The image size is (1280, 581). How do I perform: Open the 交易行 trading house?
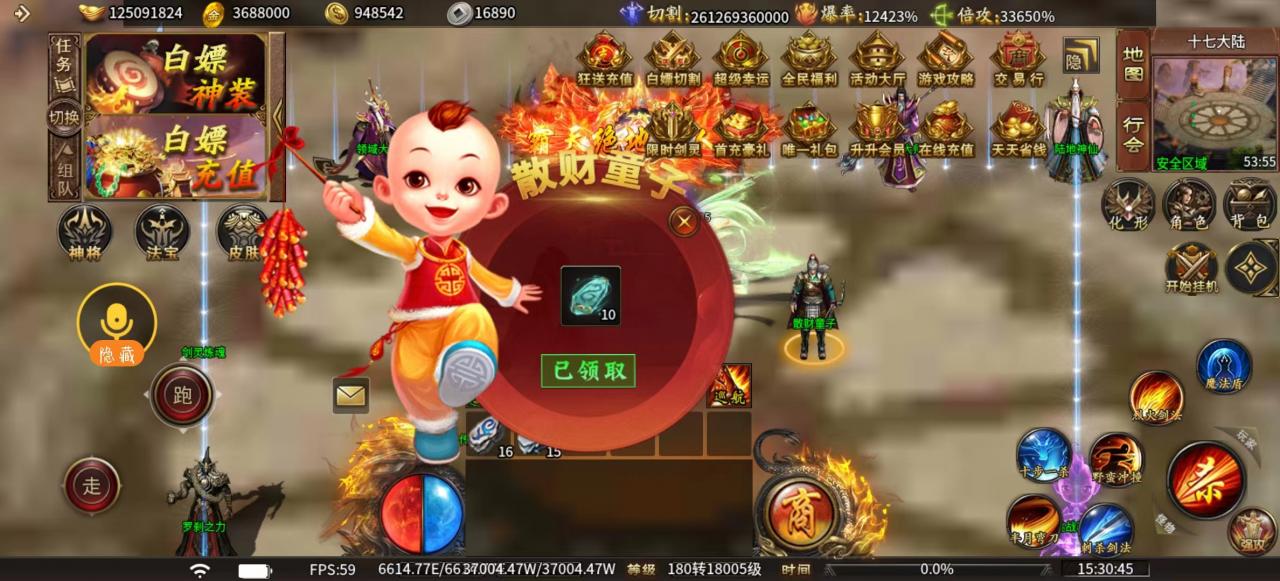click(x=1018, y=58)
